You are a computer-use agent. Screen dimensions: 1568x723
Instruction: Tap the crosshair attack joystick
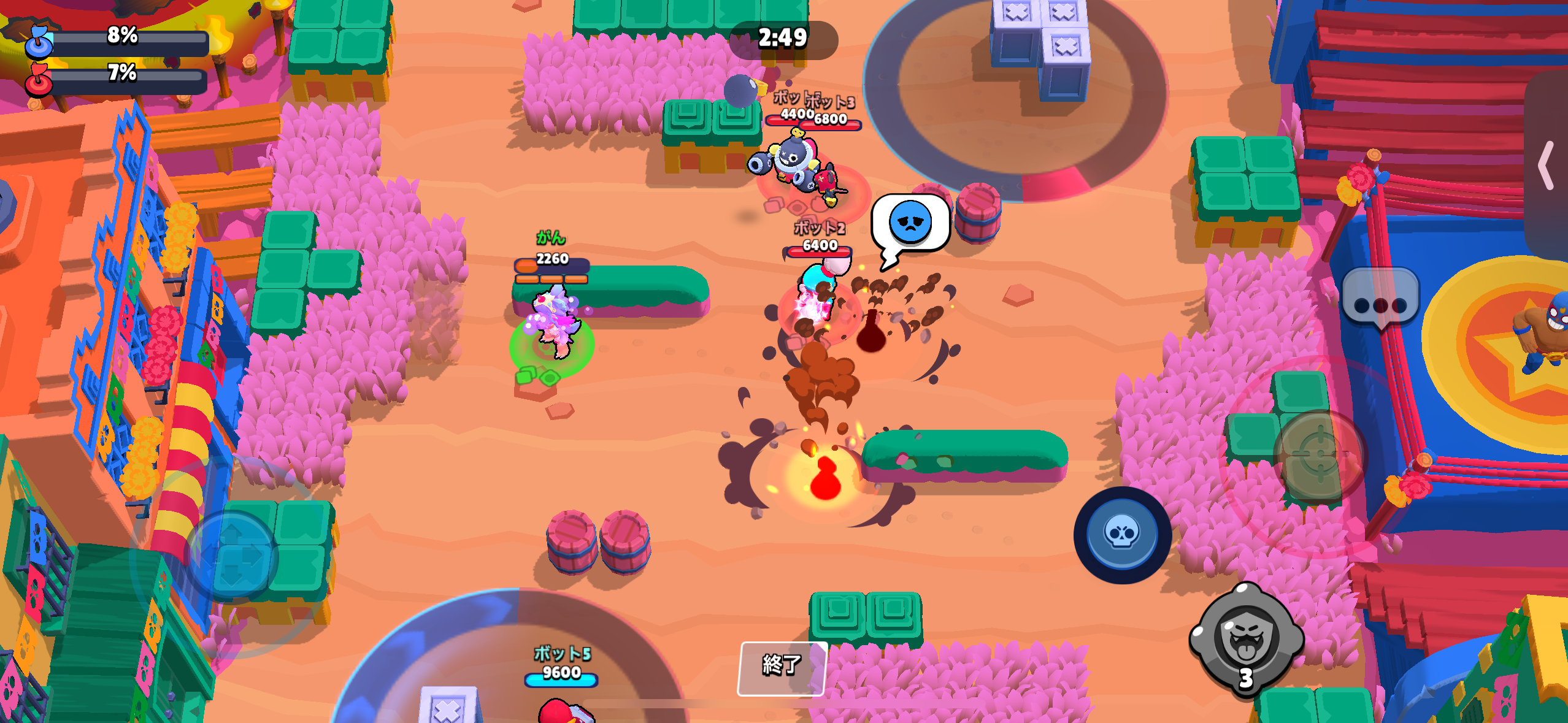pos(1320,456)
